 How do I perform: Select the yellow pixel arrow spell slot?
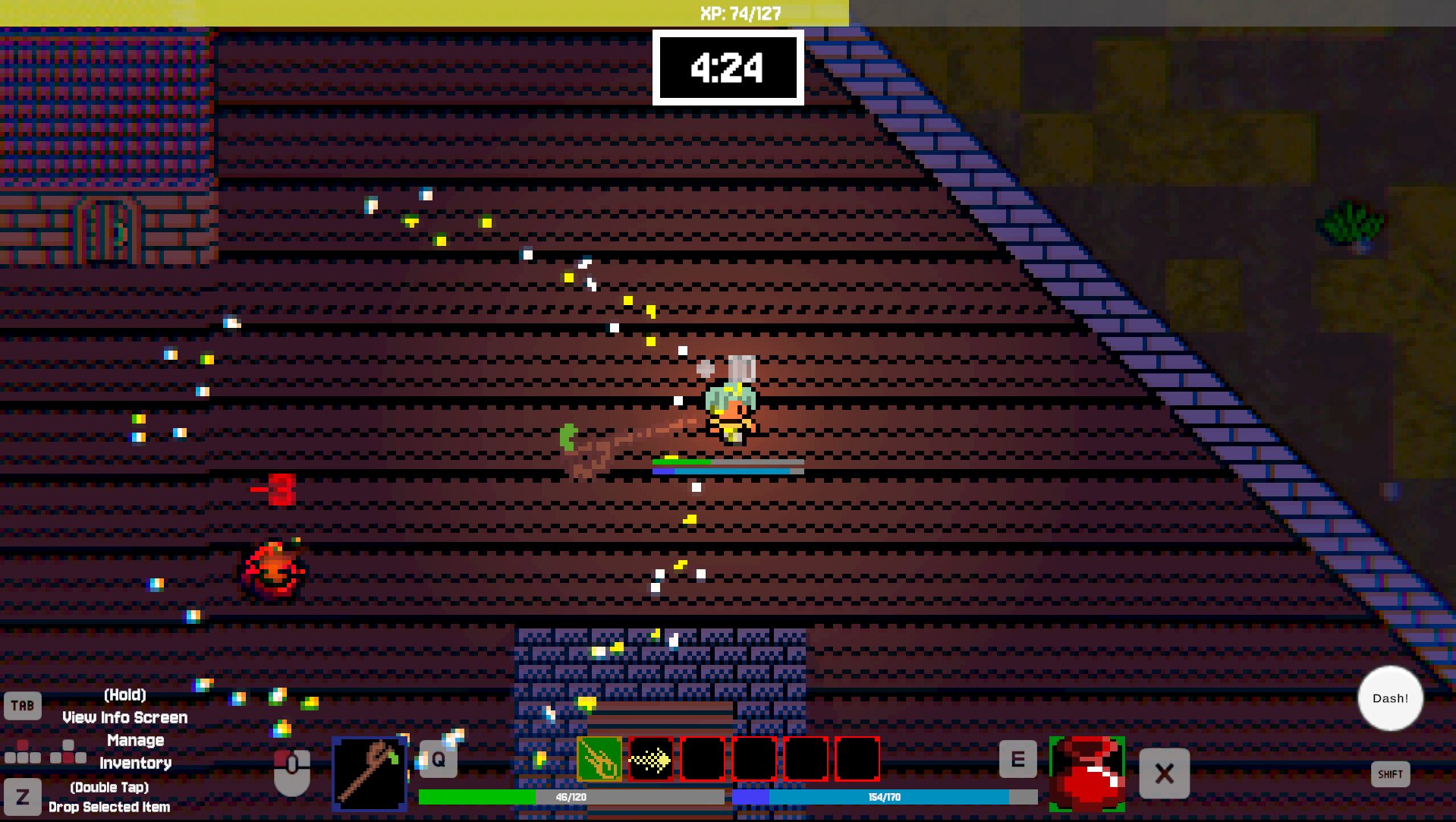coord(651,758)
